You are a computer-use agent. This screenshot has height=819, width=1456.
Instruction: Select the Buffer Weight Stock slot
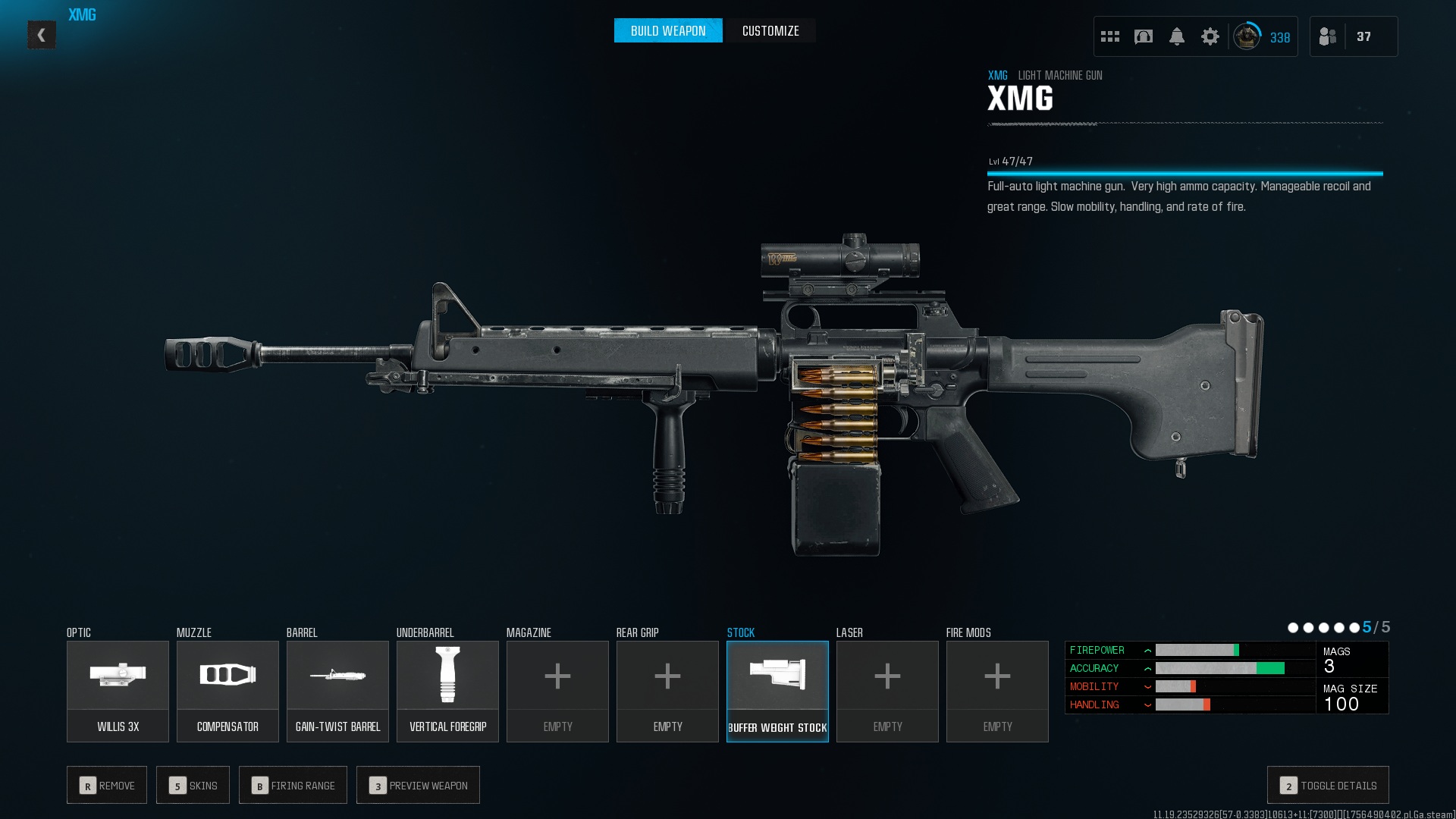(777, 691)
